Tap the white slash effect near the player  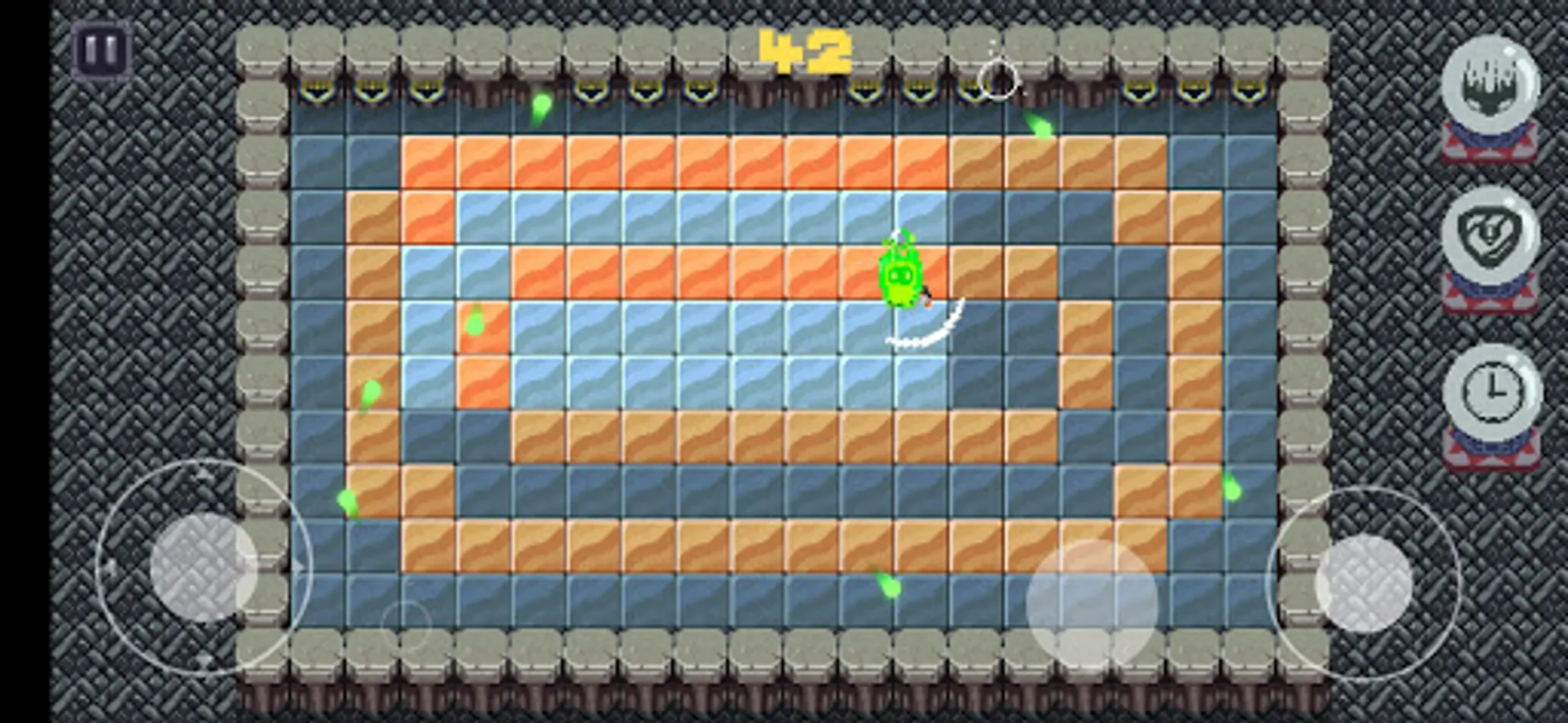[927, 337]
